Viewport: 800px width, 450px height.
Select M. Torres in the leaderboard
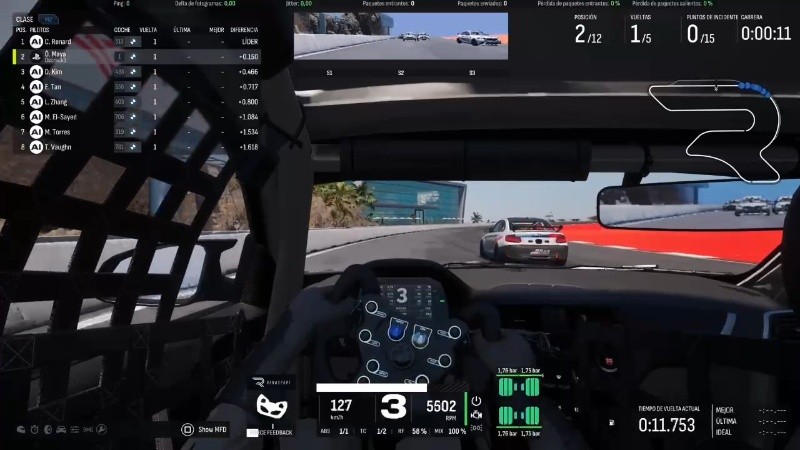(x=60, y=131)
